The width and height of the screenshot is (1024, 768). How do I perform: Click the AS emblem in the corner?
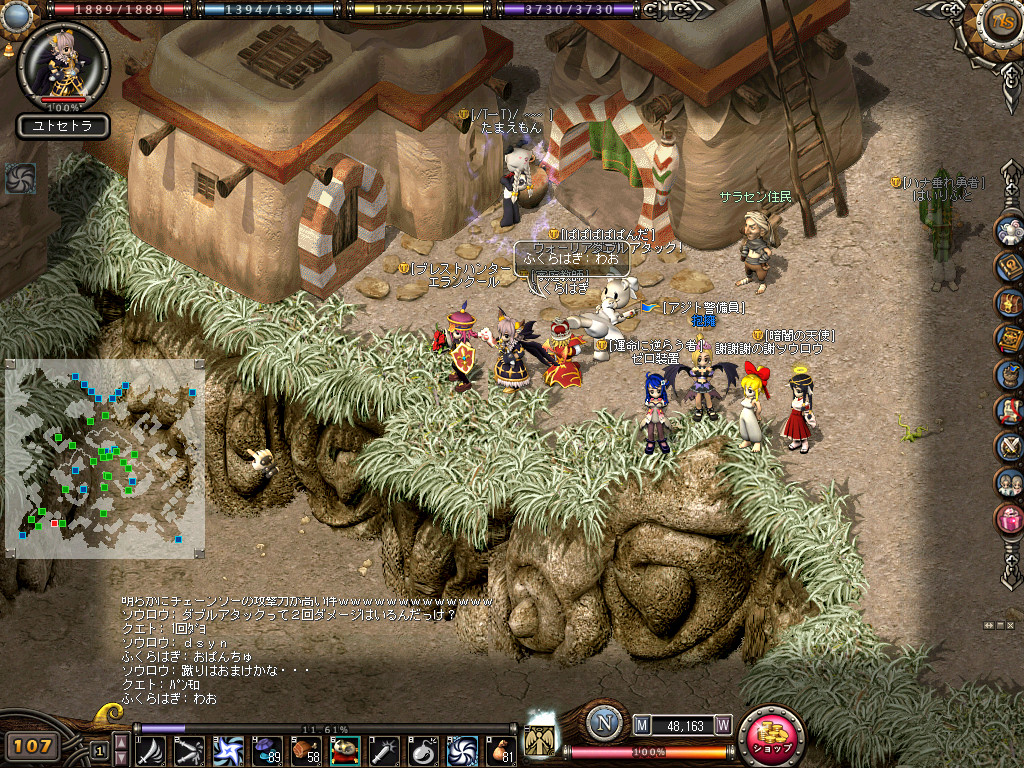click(998, 21)
